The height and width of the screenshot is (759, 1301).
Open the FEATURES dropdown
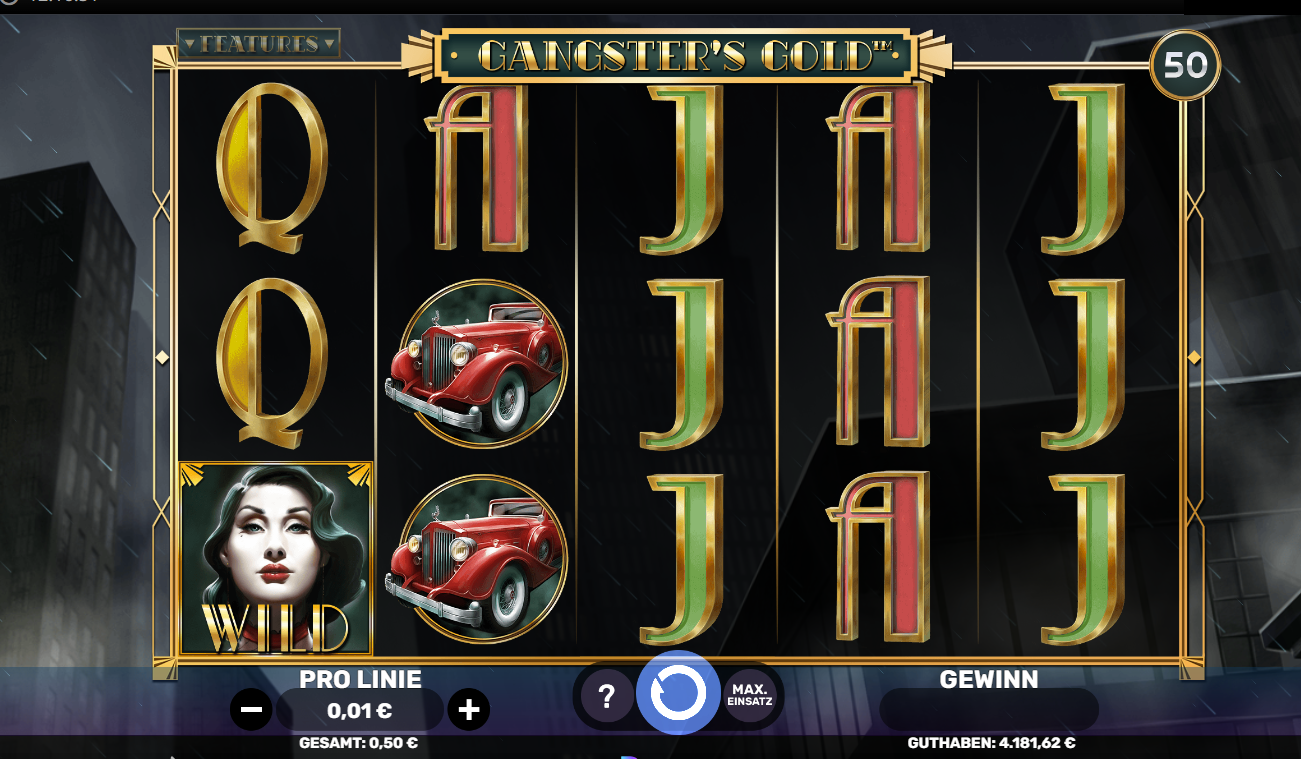point(256,43)
